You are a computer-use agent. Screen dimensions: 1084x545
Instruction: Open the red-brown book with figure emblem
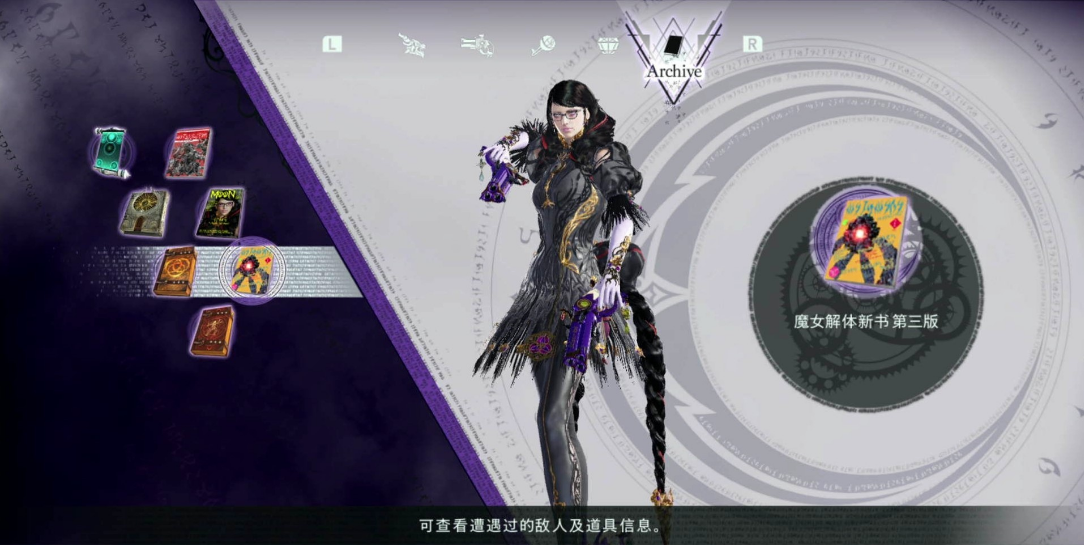pos(212,331)
